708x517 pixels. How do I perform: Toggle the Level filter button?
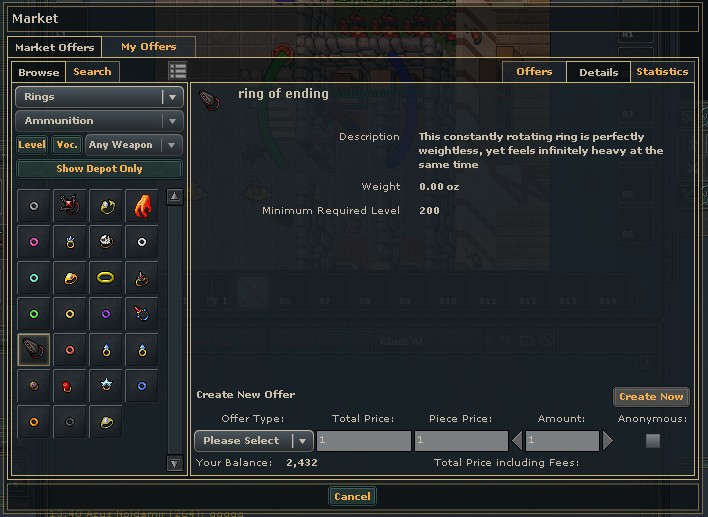coord(32,145)
